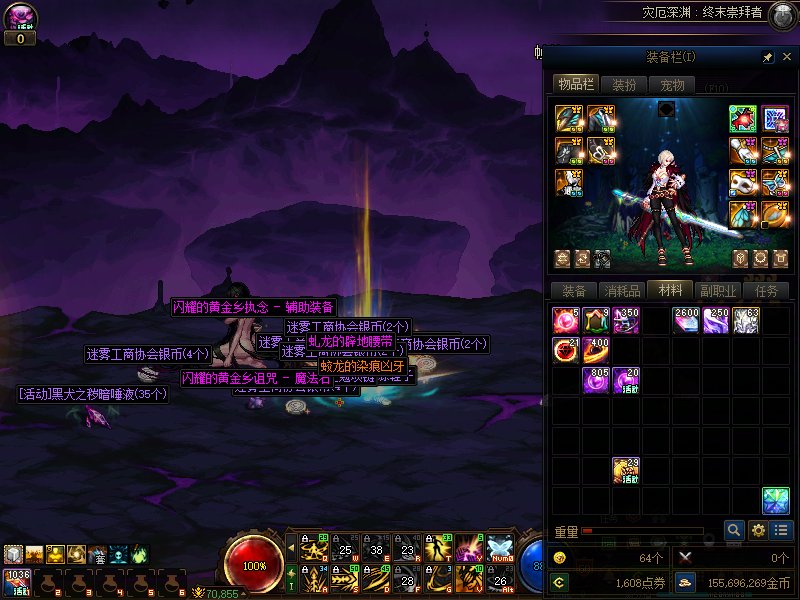Open the 消耗品 consumables tab

tap(622, 291)
